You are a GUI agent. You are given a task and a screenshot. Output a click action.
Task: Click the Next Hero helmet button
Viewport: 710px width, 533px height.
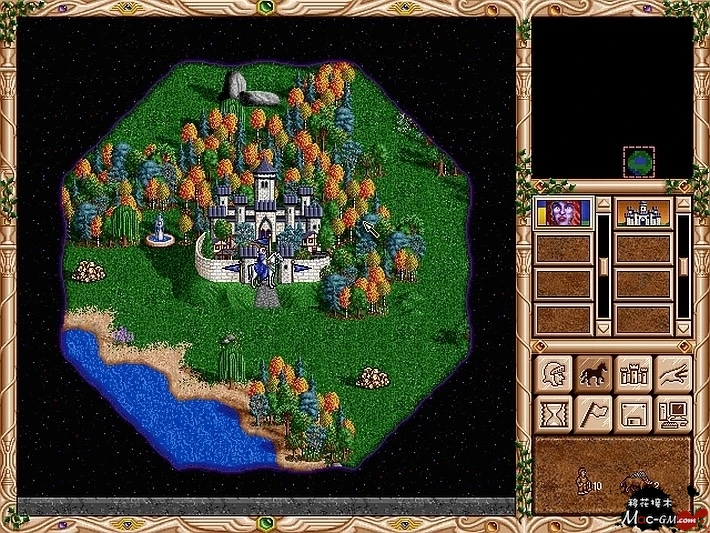pos(553,373)
